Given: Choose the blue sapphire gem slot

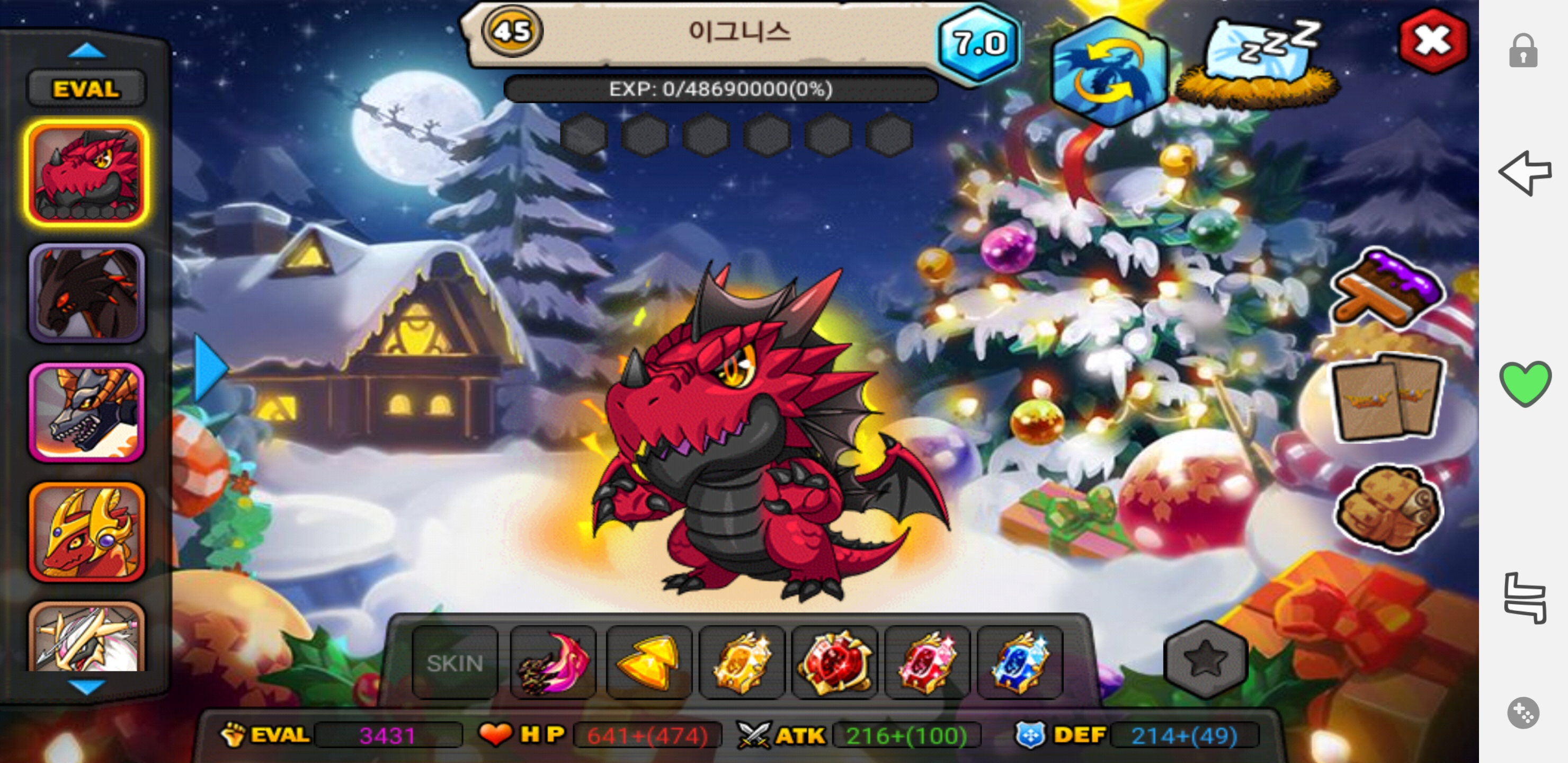Looking at the screenshot, I should point(1020,662).
